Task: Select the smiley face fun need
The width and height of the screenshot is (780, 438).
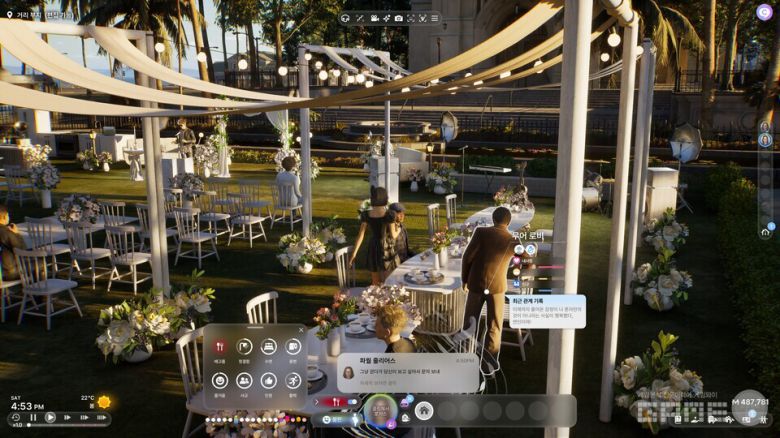Action: 220,380
